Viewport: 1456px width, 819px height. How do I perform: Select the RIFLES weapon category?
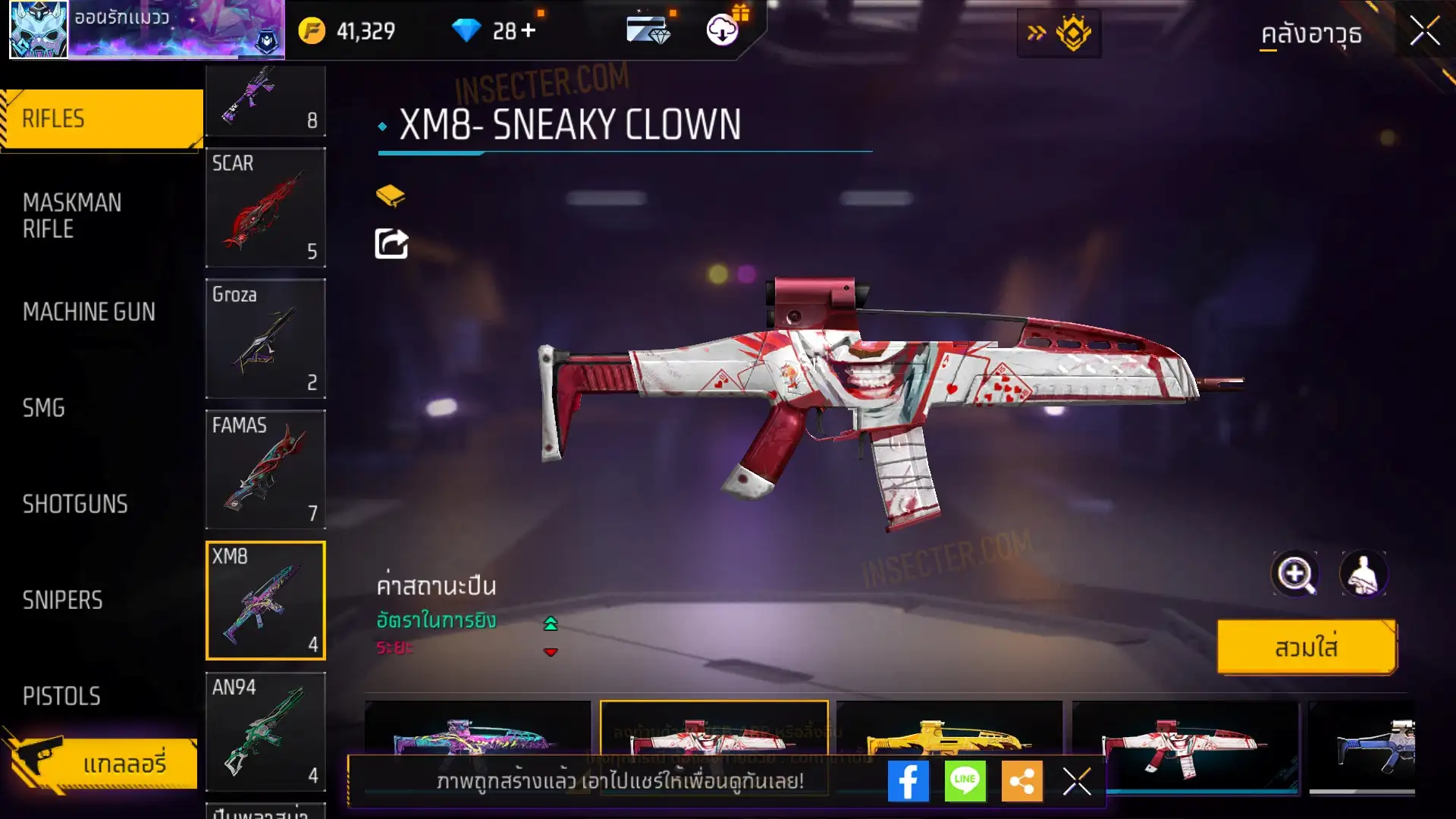(102, 119)
